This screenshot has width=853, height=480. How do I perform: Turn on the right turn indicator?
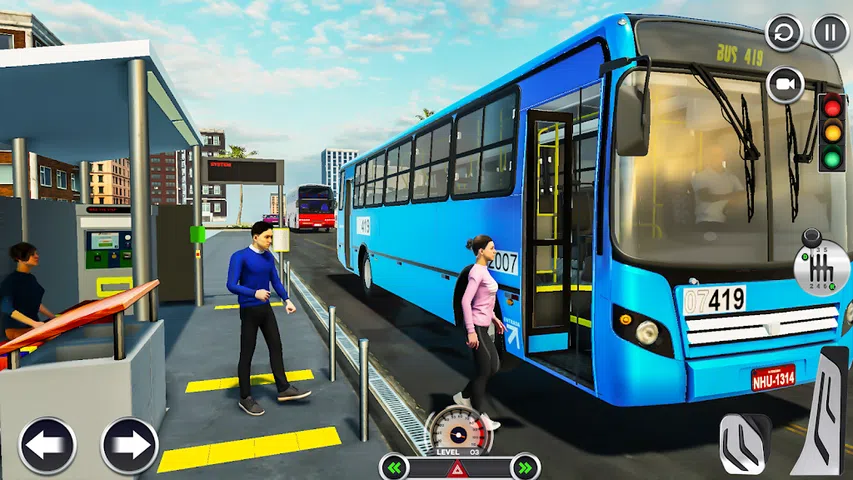[x=525, y=466]
